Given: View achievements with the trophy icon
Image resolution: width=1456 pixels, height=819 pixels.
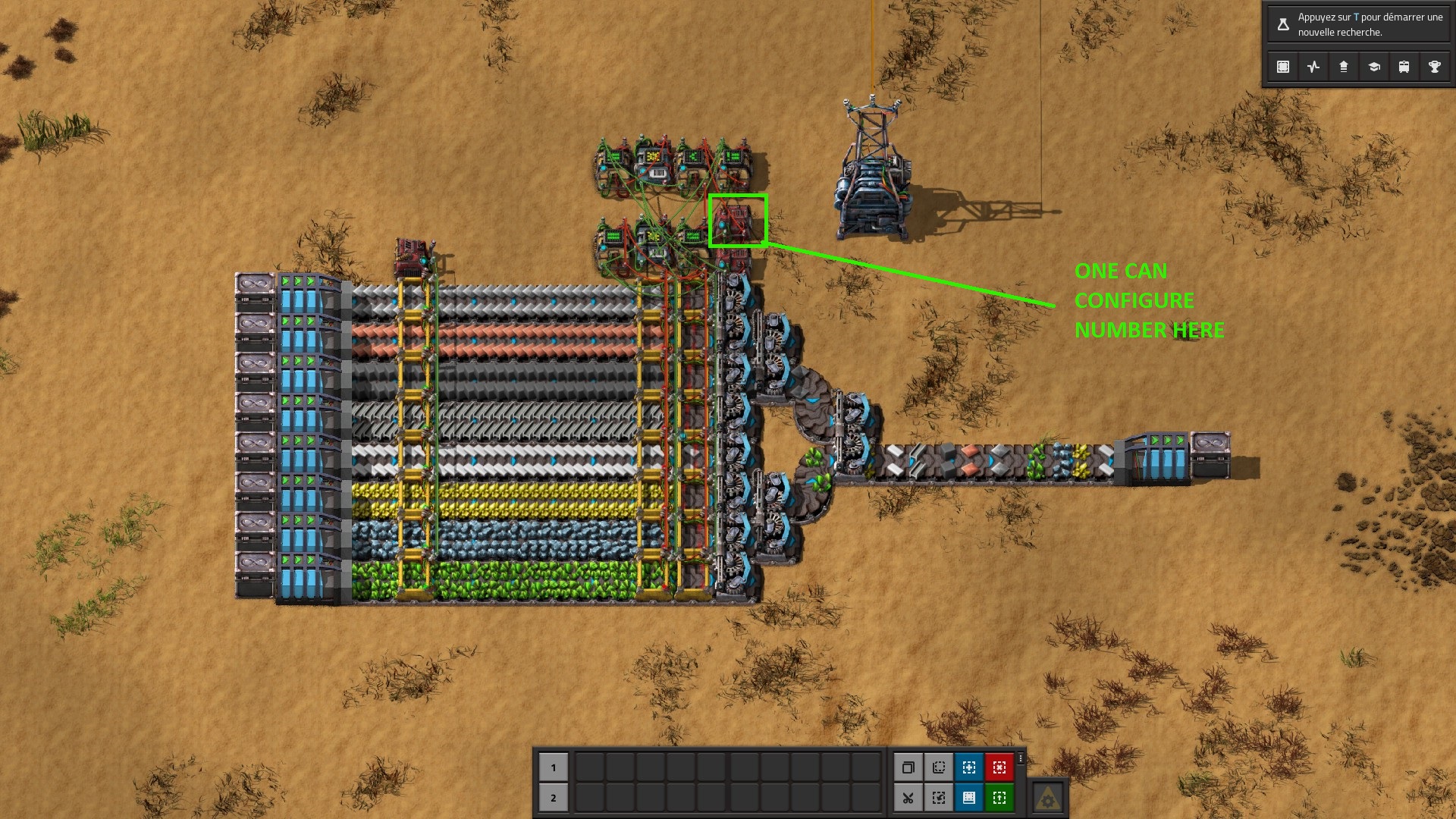Looking at the screenshot, I should point(1435,67).
